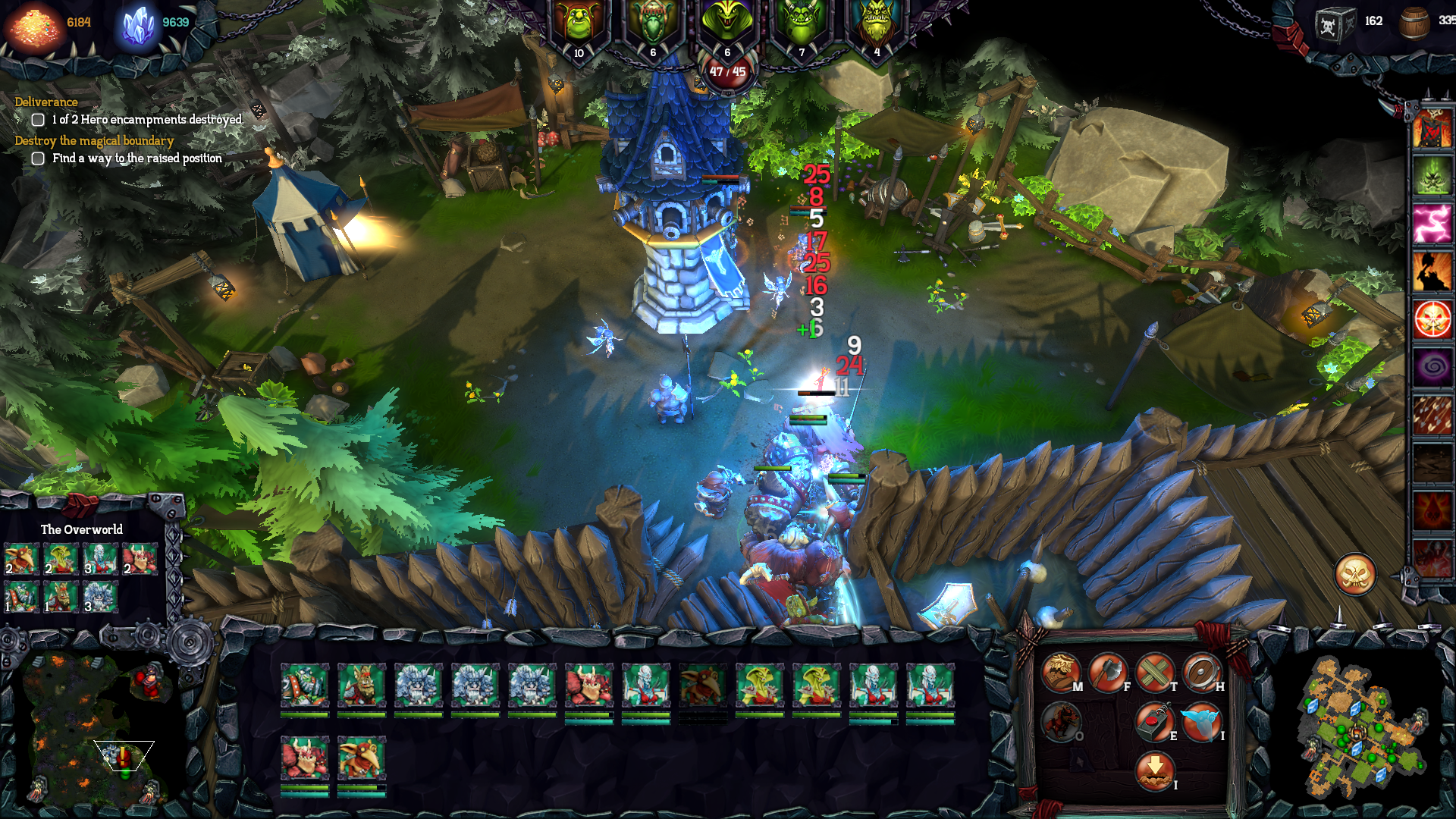Activate the axe Attack command
Viewport: 1456px width, 819px height.
point(1107,672)
